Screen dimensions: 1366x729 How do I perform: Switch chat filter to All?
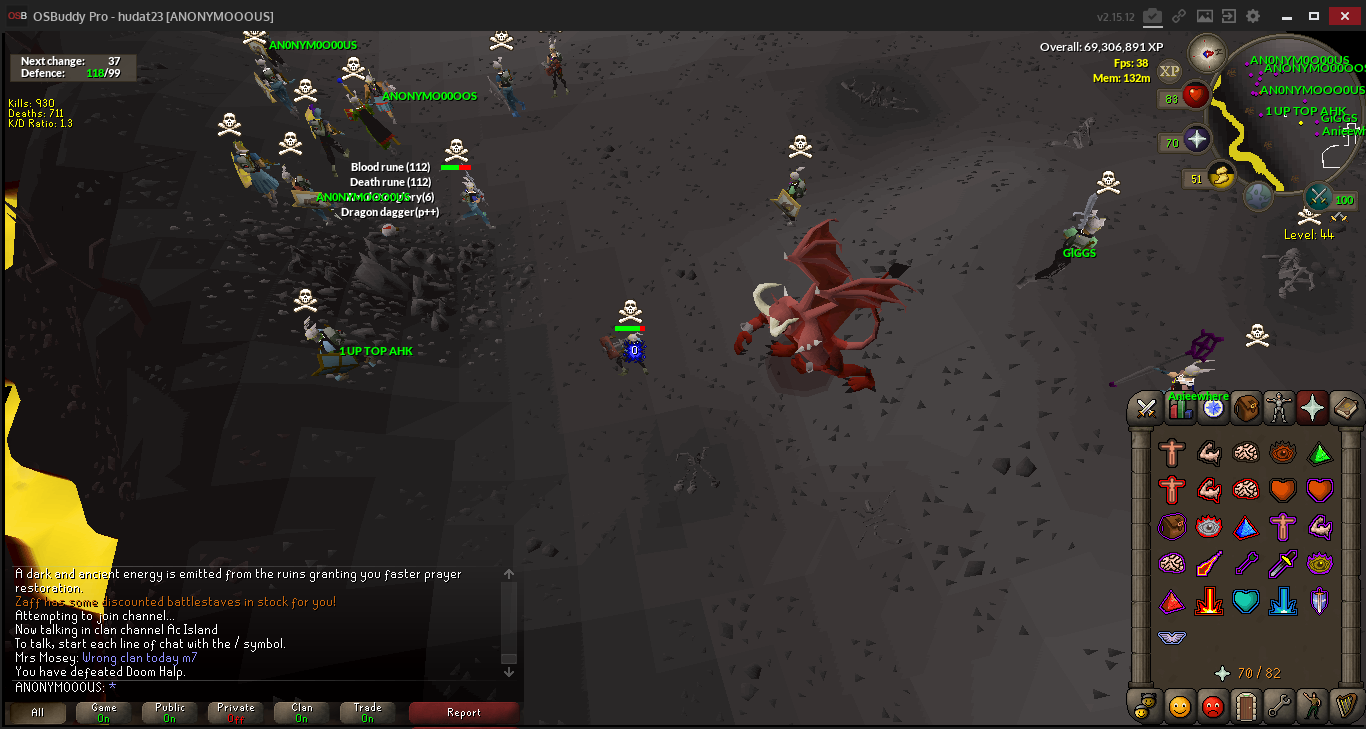[x=37, y=712]
